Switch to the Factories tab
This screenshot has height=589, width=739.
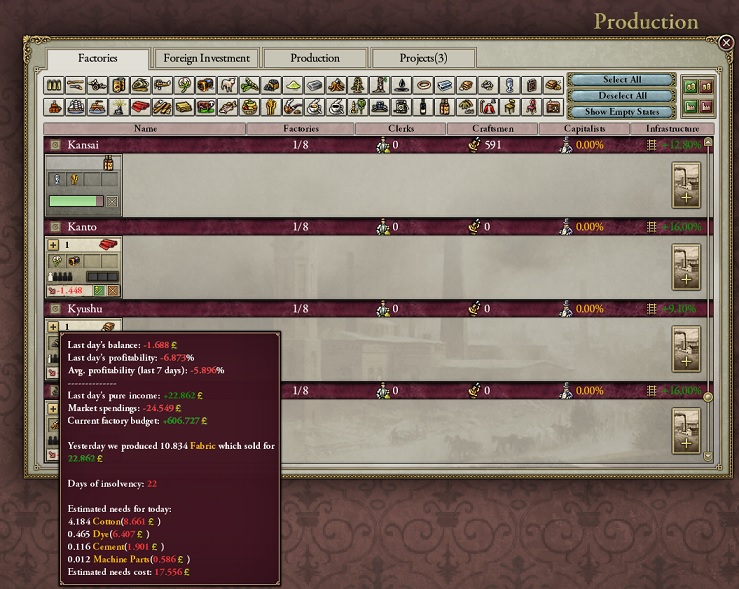(x=98, y=59)
